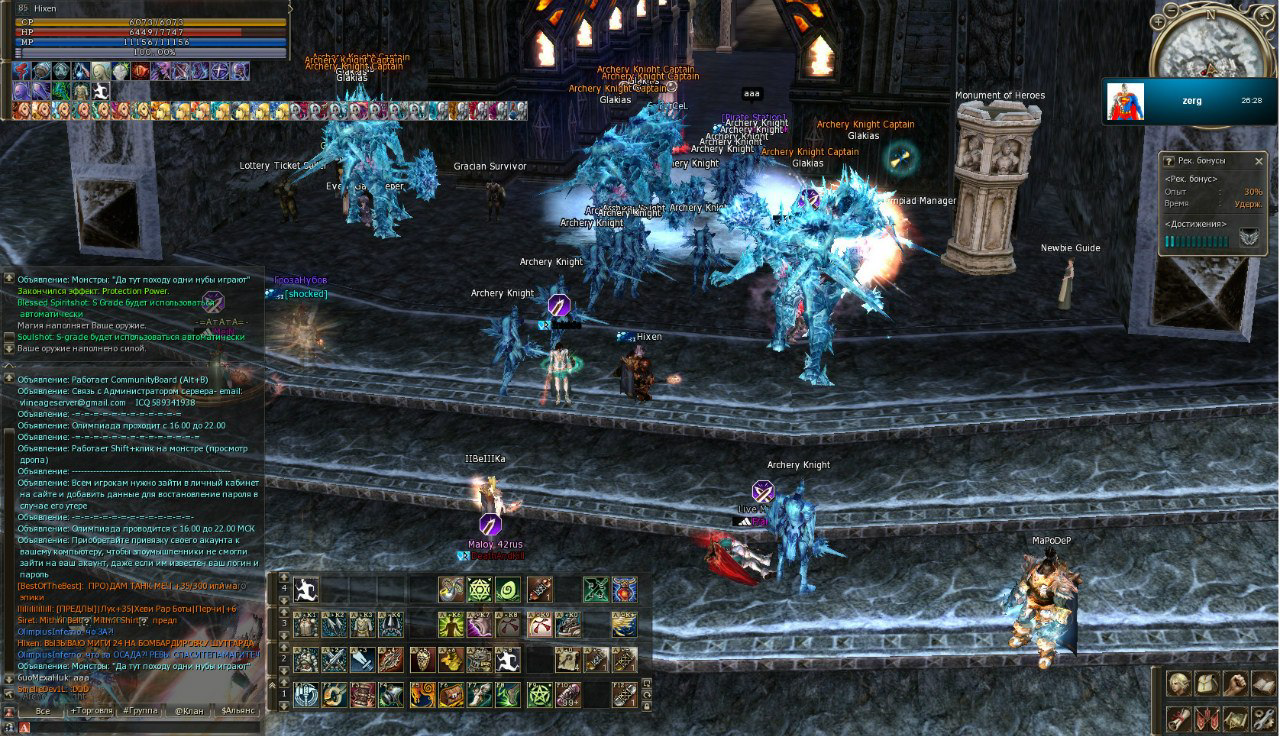Switch chat to the Все tab
1280x736 pixels.
[x=42, y=711]
